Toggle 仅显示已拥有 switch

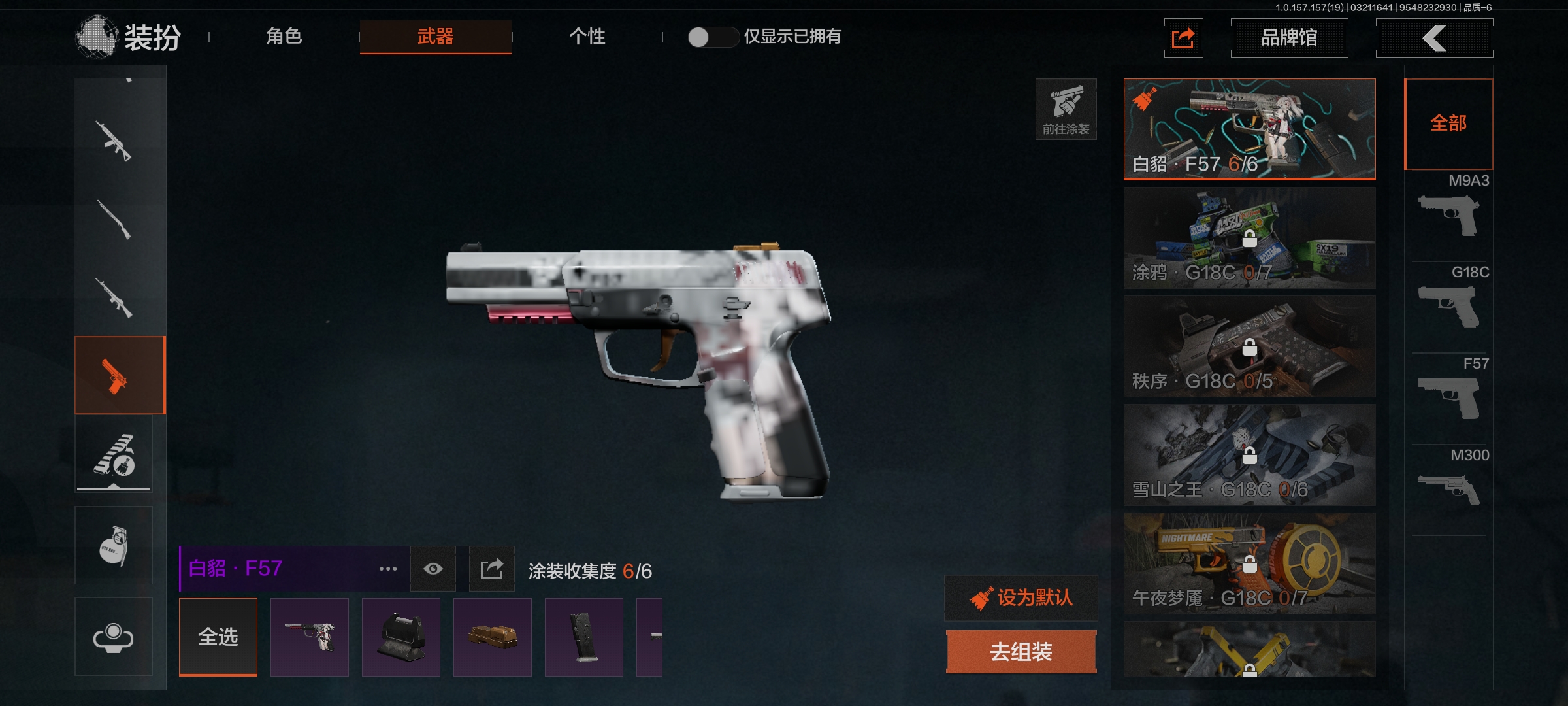click(x=711, y=37)
